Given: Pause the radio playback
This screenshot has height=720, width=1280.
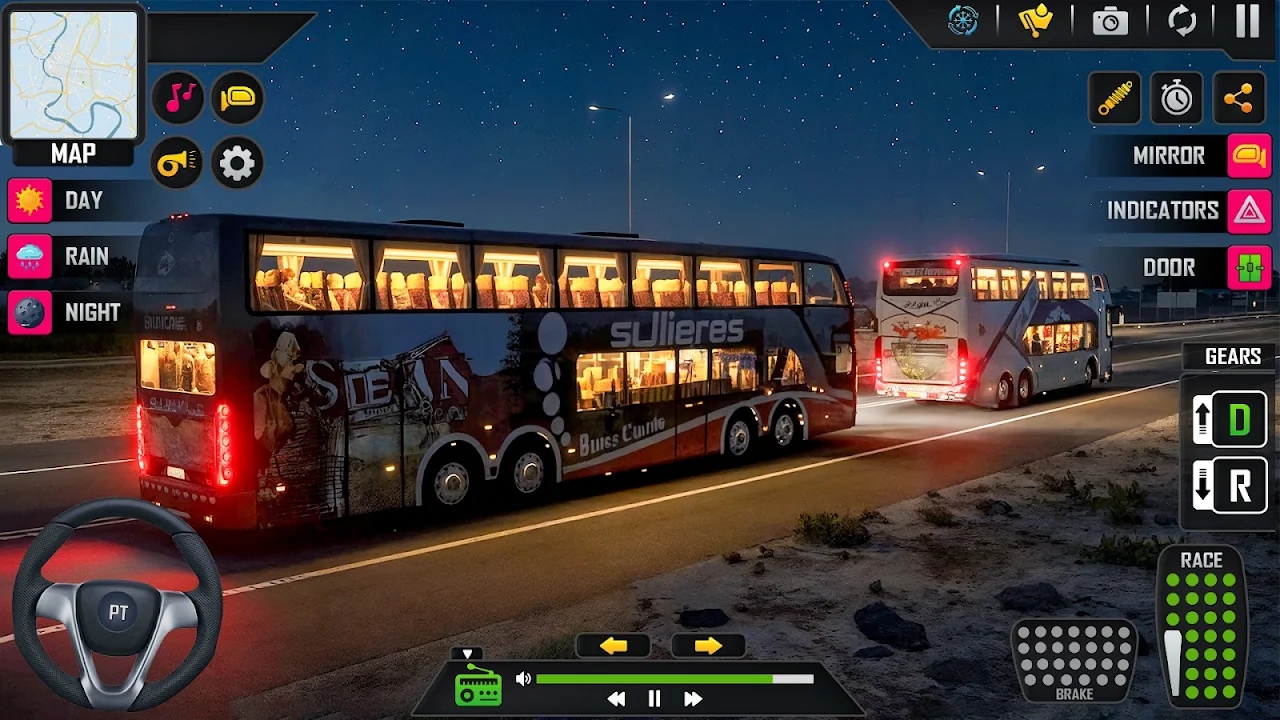Looking at the screenshot, I should click(654, 699).
